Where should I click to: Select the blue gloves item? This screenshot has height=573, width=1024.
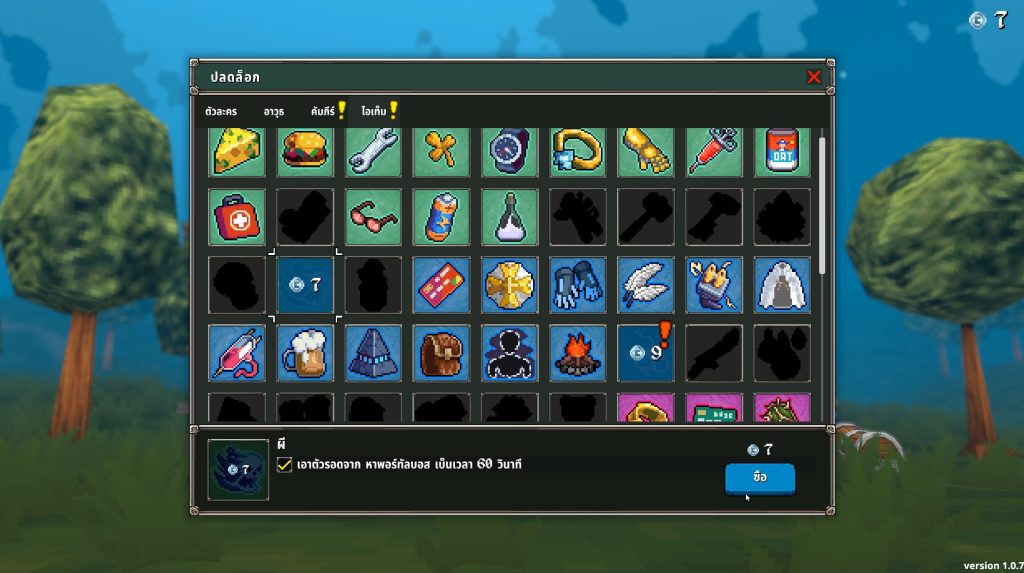(577, 285)
